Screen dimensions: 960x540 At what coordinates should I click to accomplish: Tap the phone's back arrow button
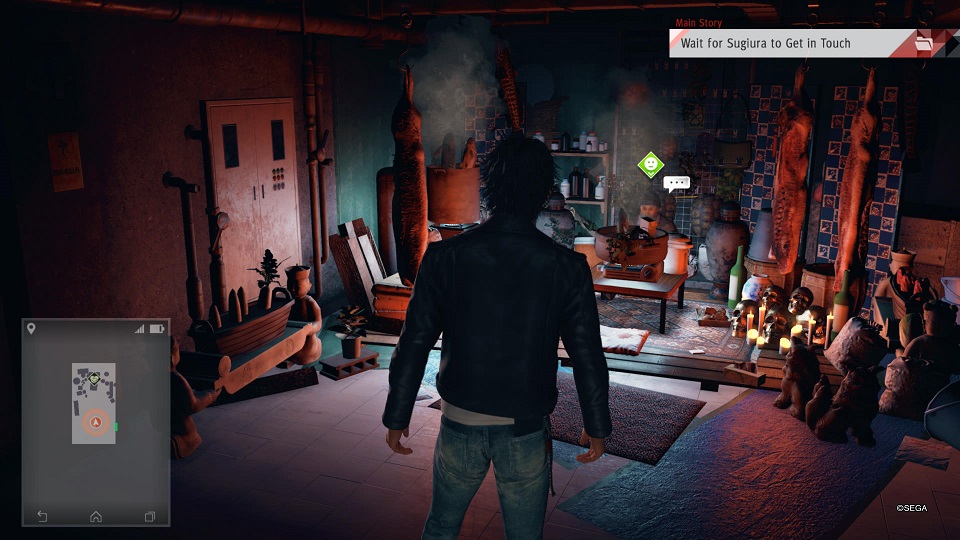tap(42, 516)
